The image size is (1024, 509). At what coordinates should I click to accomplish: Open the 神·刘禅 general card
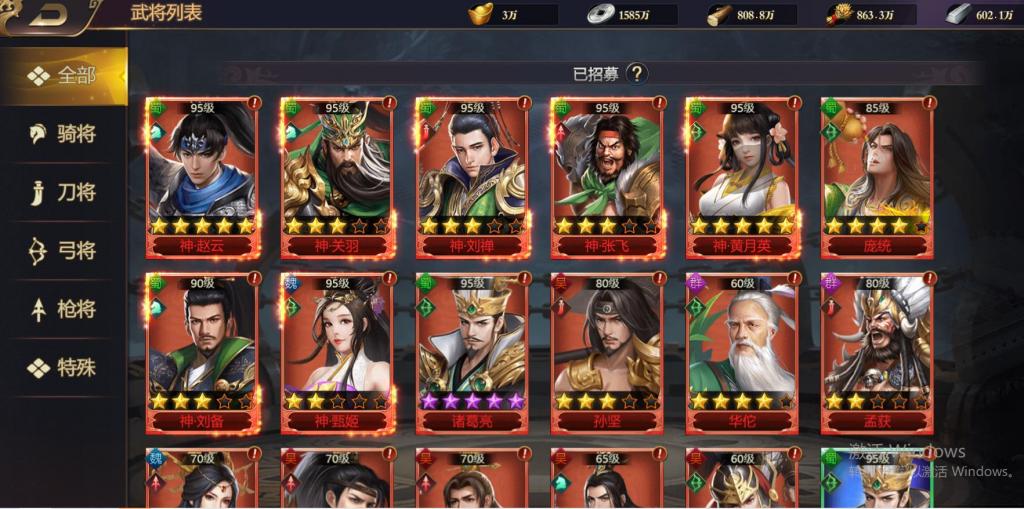point(472,176)
